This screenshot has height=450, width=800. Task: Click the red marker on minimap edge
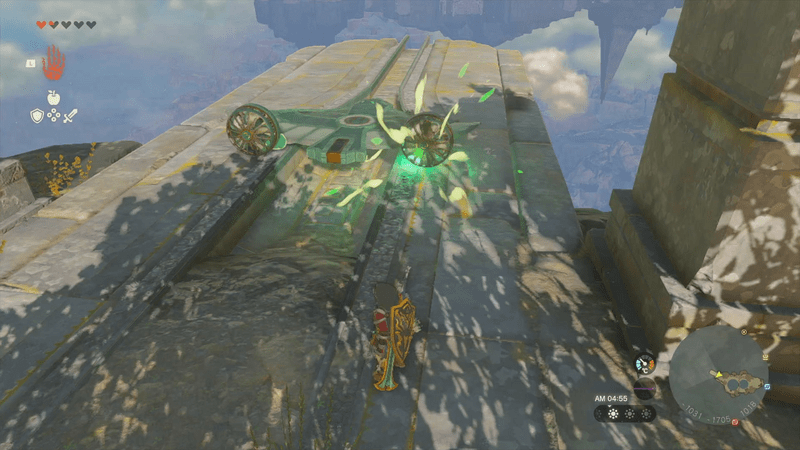[x=735, y=422]
